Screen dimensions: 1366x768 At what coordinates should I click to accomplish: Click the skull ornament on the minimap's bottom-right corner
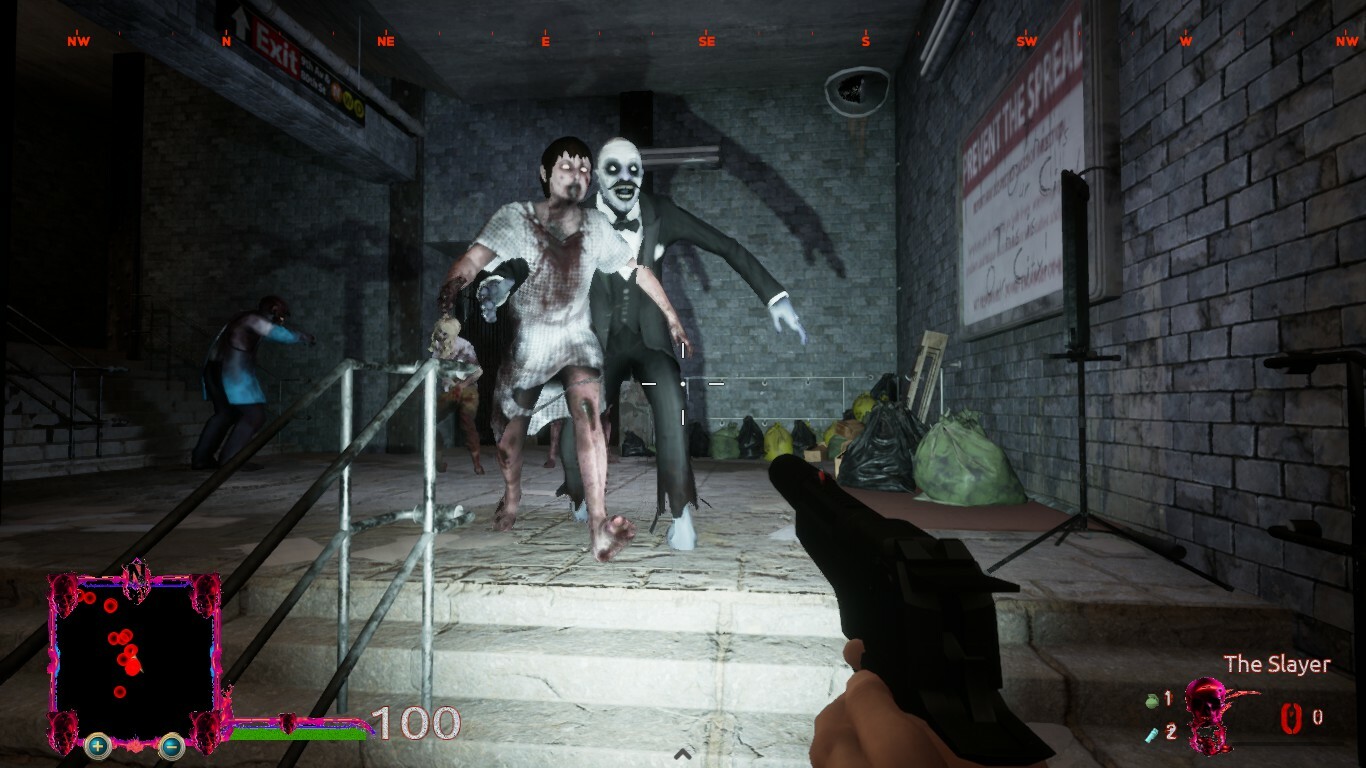pyautogui.click(x=205, y=731)
